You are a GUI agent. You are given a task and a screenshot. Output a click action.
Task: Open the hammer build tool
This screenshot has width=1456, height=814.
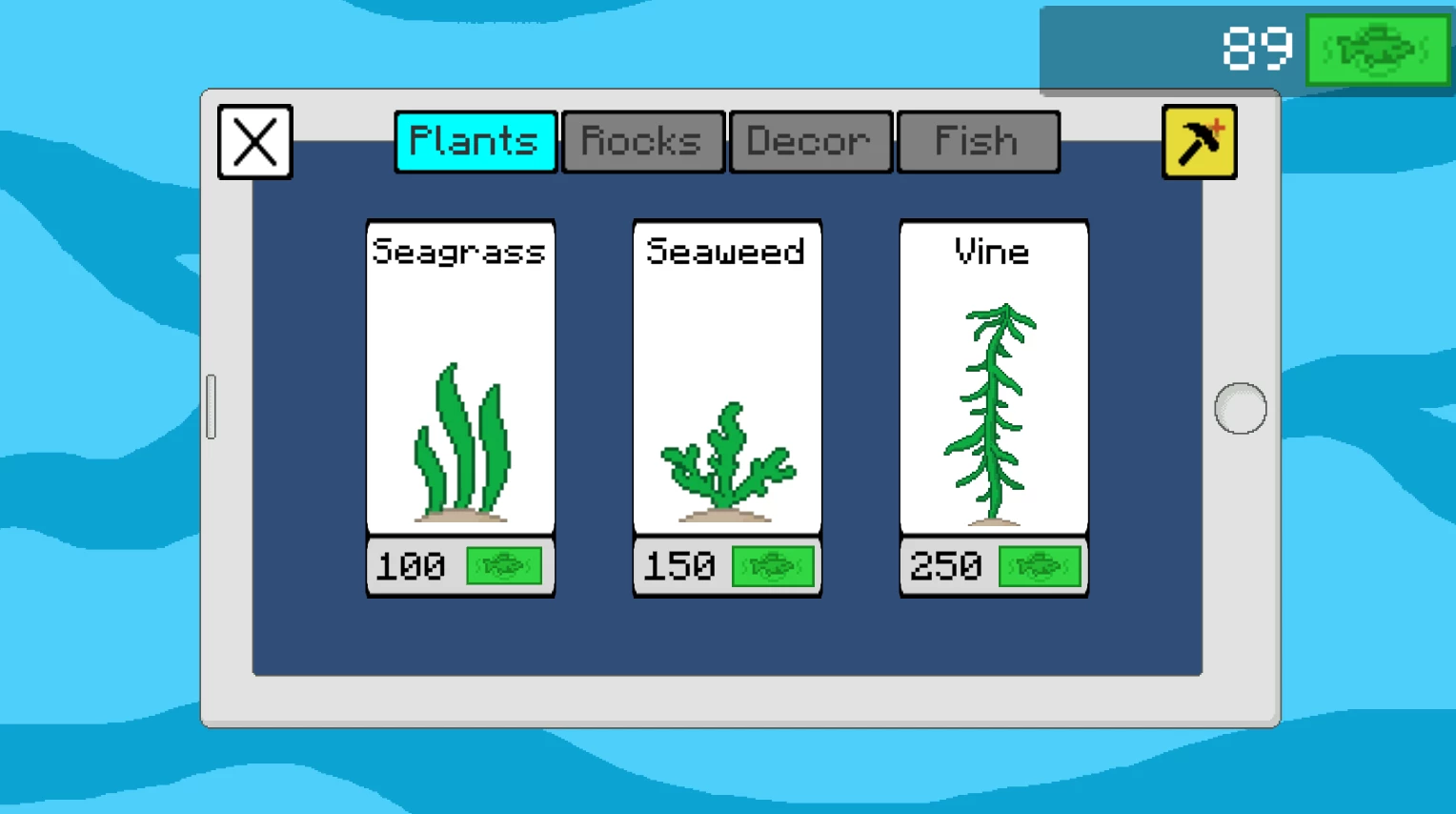[x=1199, y=141]
